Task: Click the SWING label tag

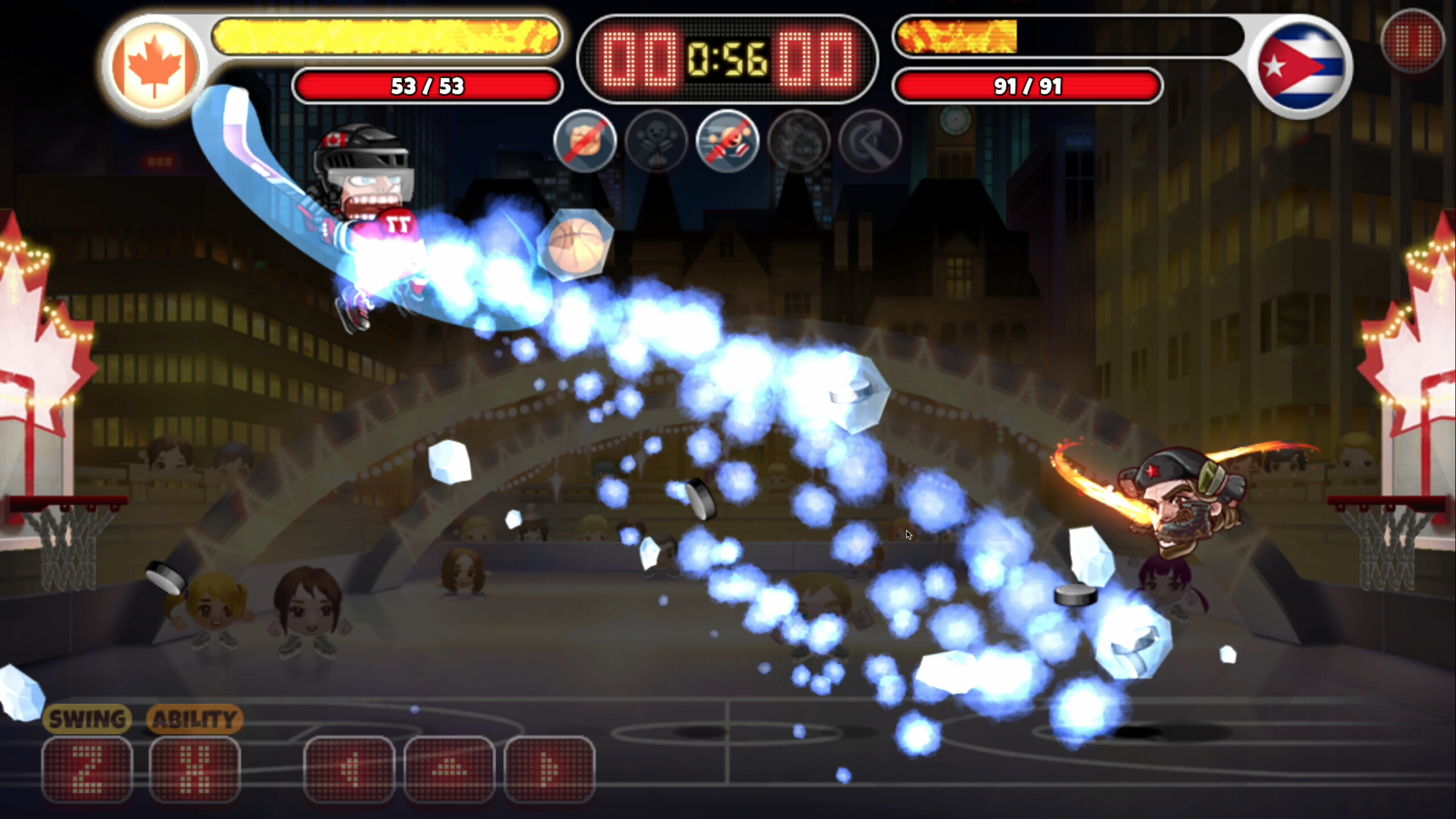Action: click(x=88, y=718)
